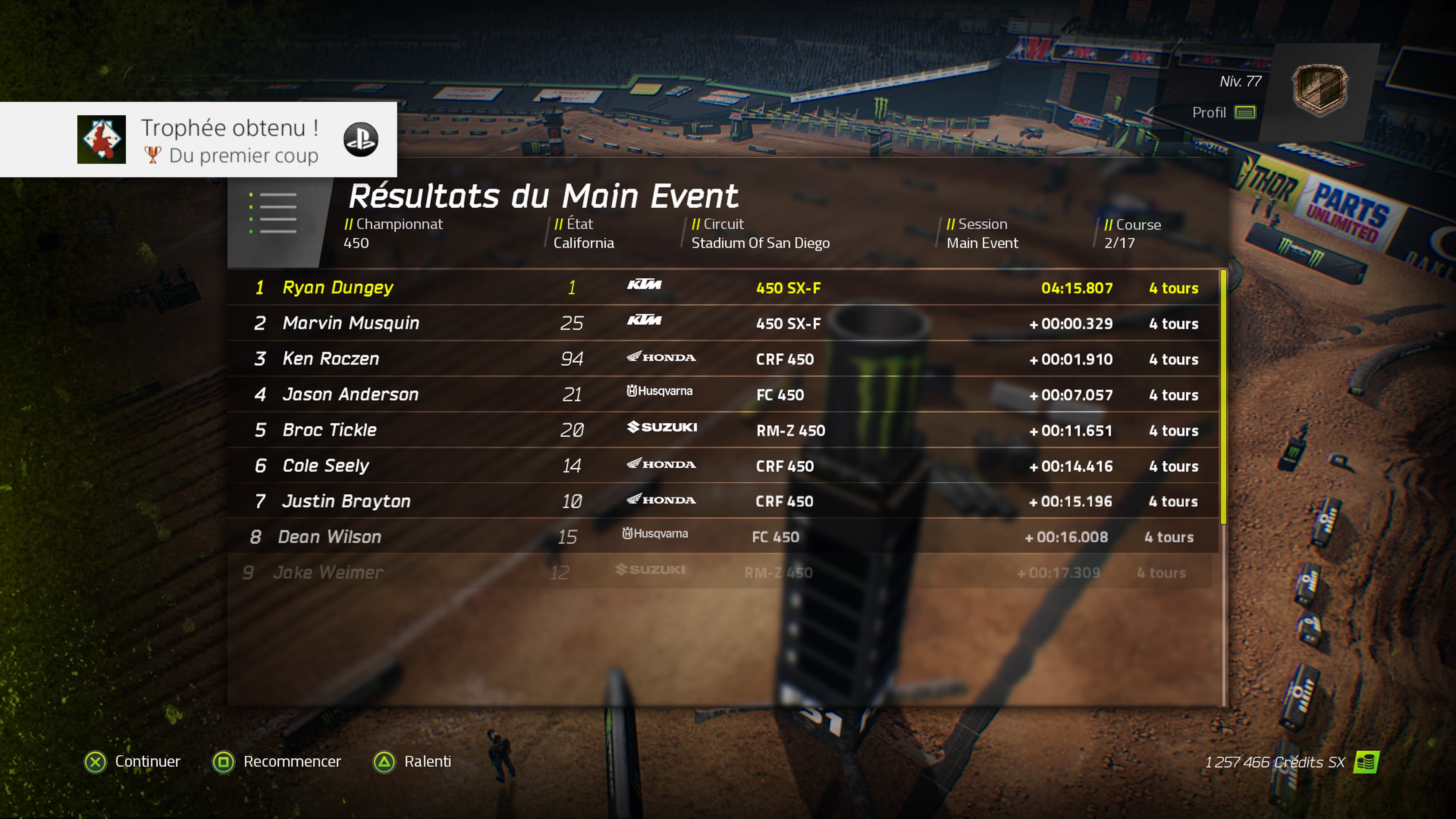1456x819 pixels.
Task: Select Ryan Dungey's result row
Action: click(723, 288)
